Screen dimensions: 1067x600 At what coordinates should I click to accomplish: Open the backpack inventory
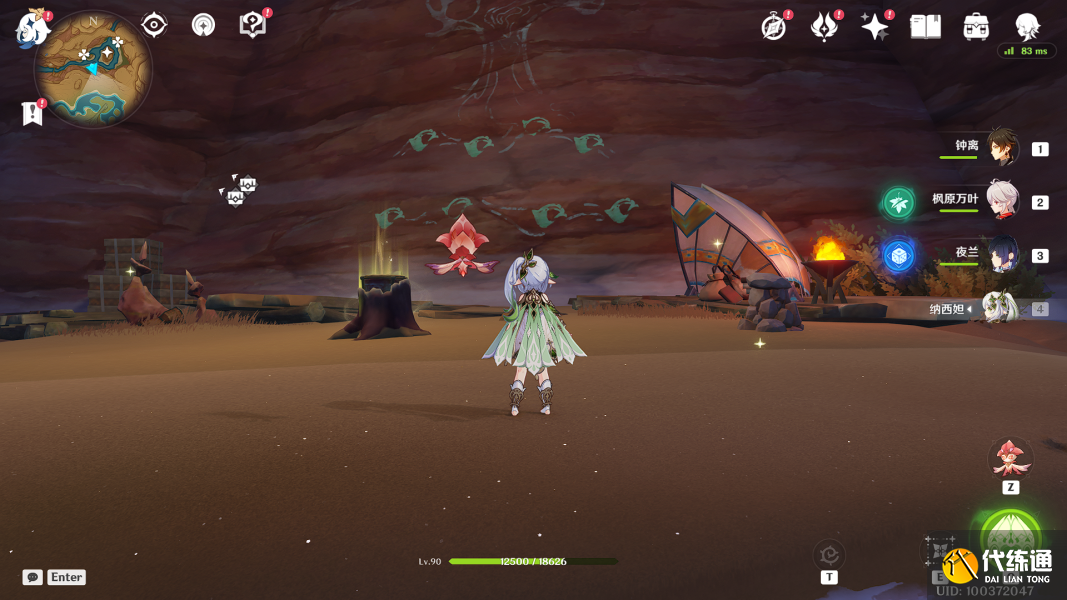point(976,27)
